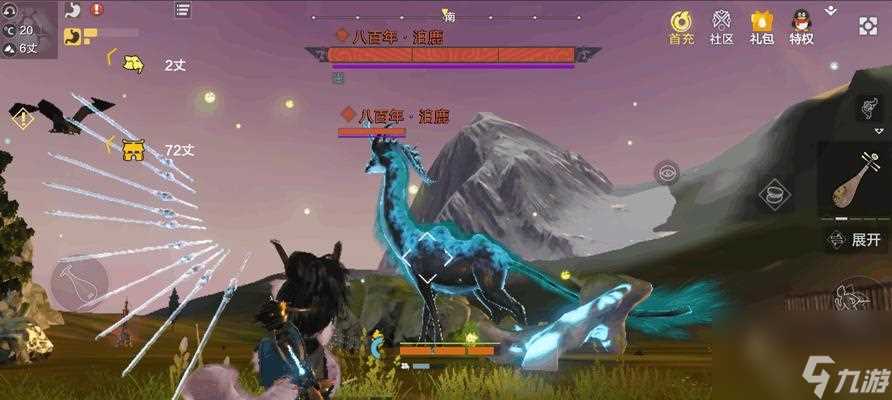Open the 礼包 gift pack menu
This screenshot has height=400, width=892.
762,26
